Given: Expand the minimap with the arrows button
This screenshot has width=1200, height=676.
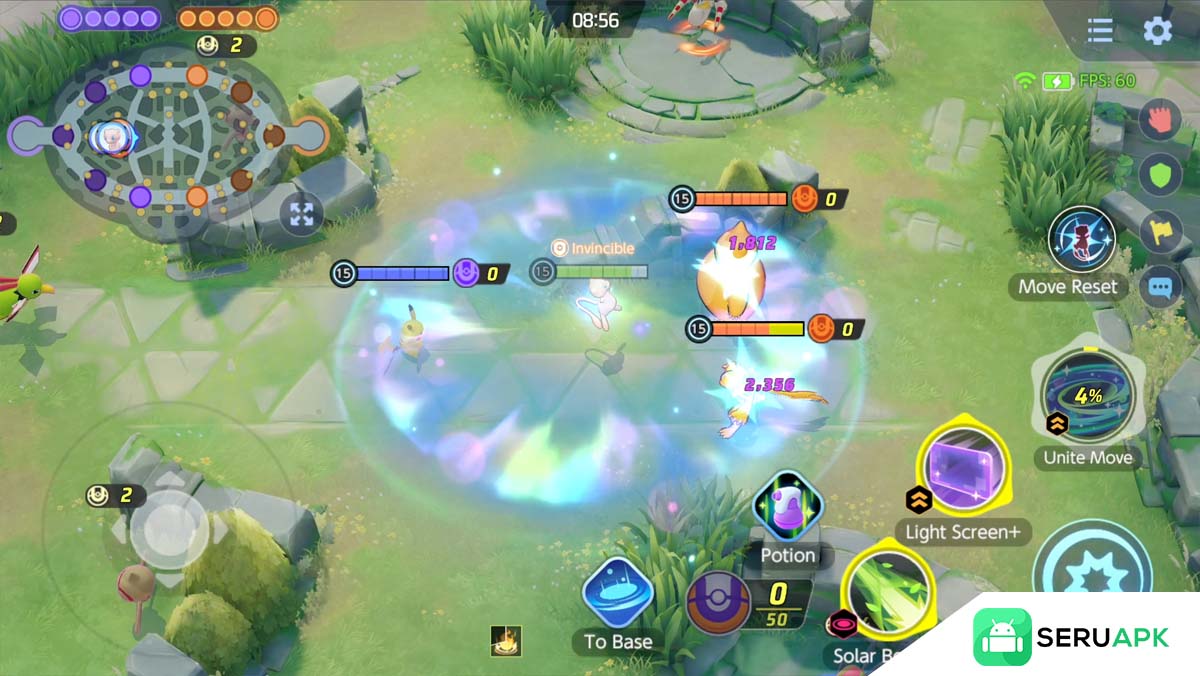Looking at the screenshot, I should pos(301,213).
